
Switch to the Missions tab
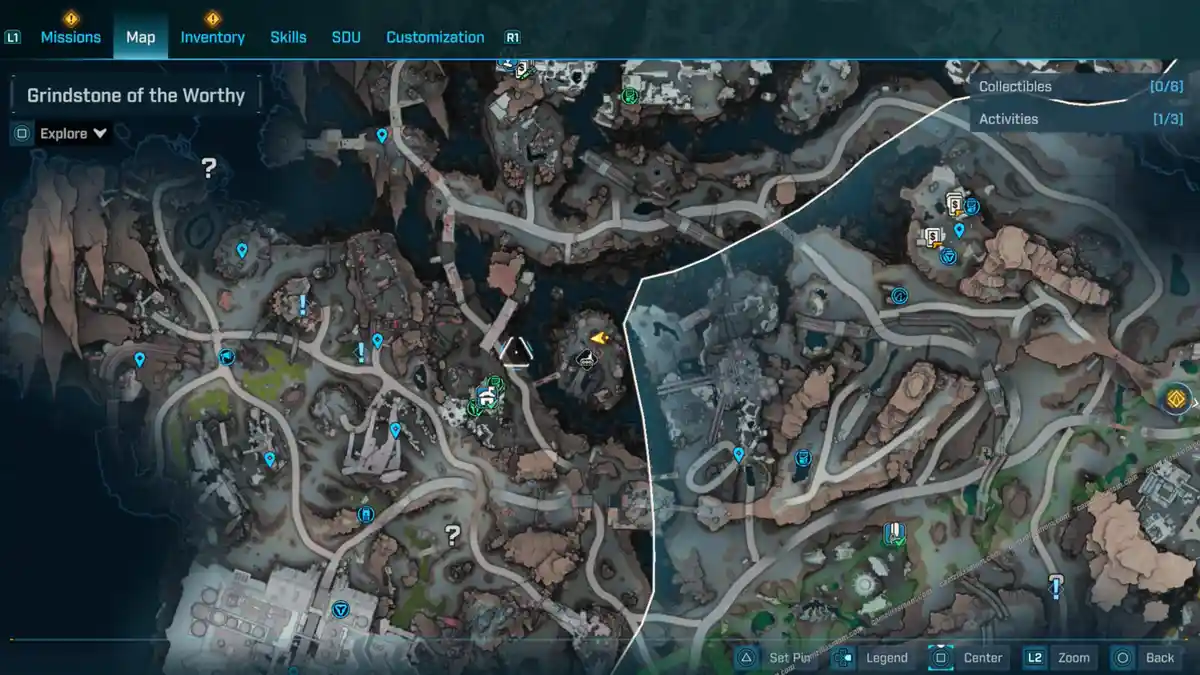70,37
